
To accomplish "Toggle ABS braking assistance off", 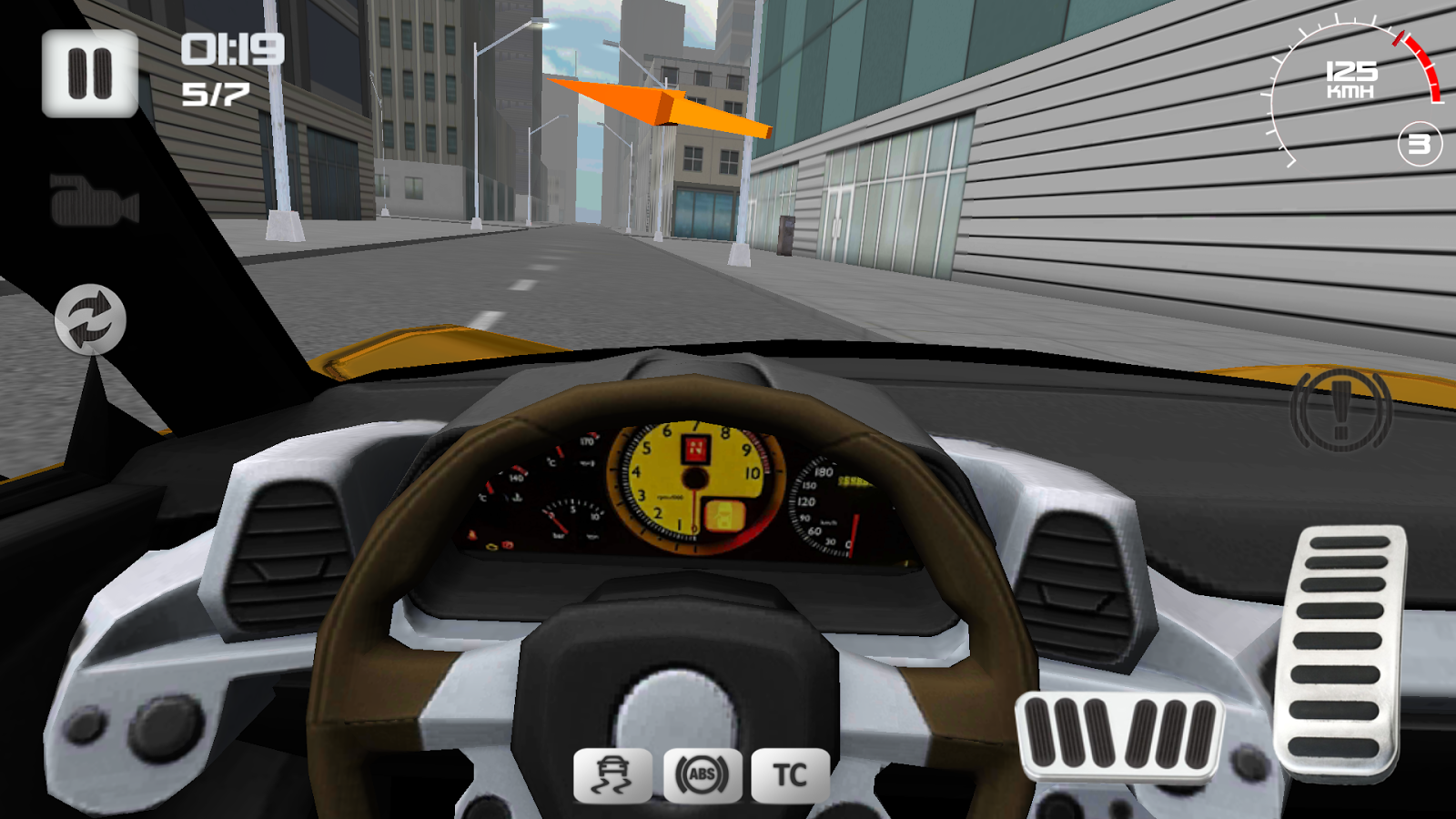I will (x=702, y=775).
